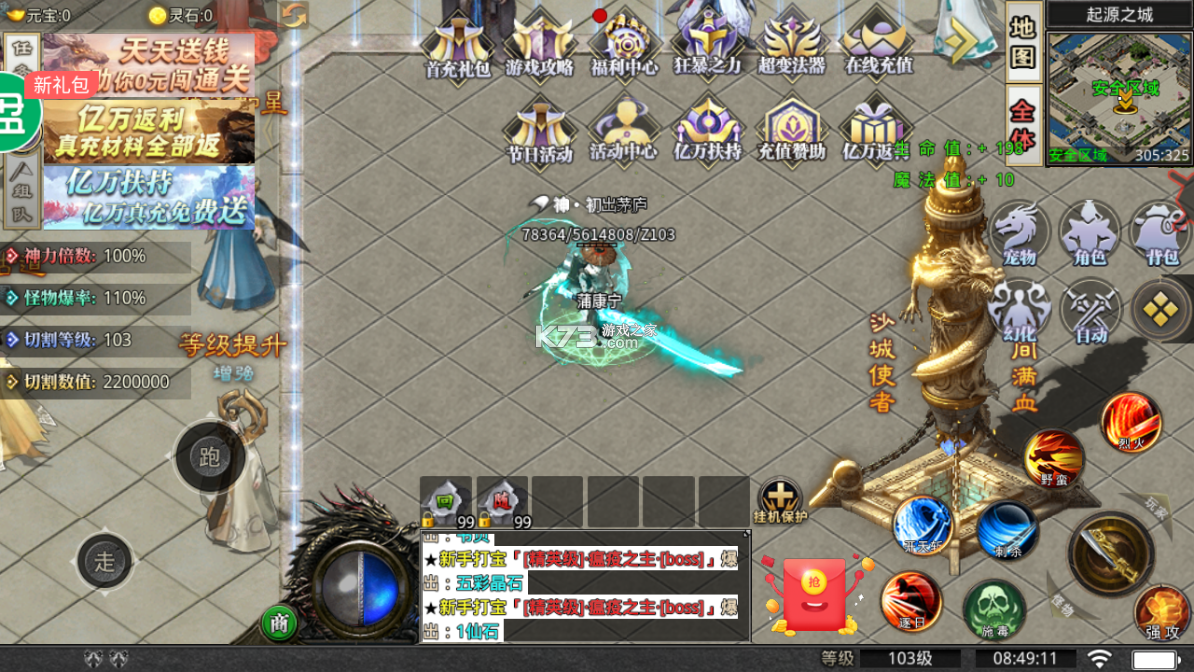Open the 游戏攻略 game guide

point(540,44)
